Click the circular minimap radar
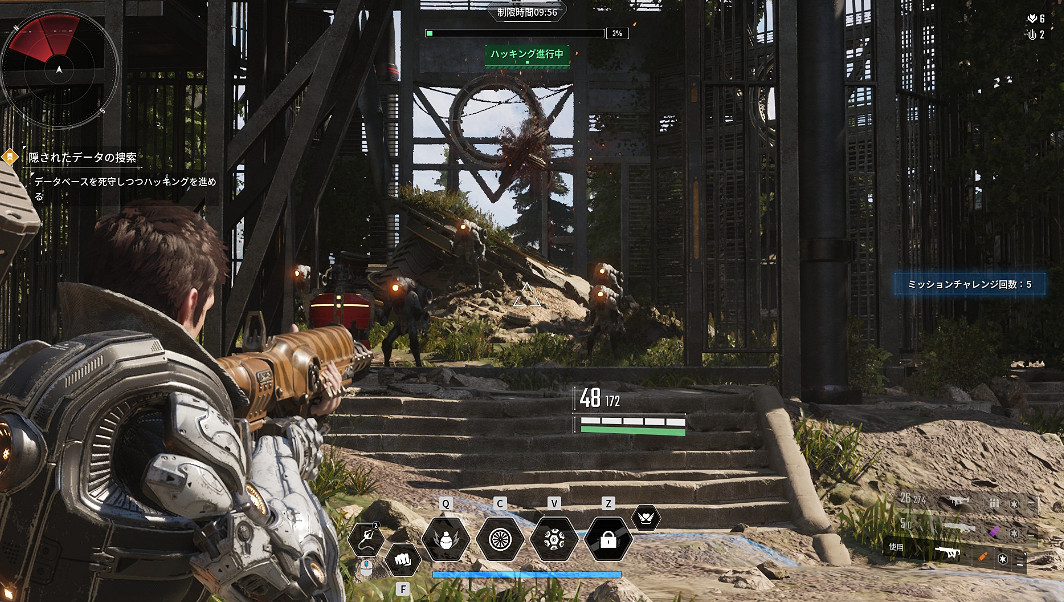Viewport: 1064px width, 602px height. 59,69
